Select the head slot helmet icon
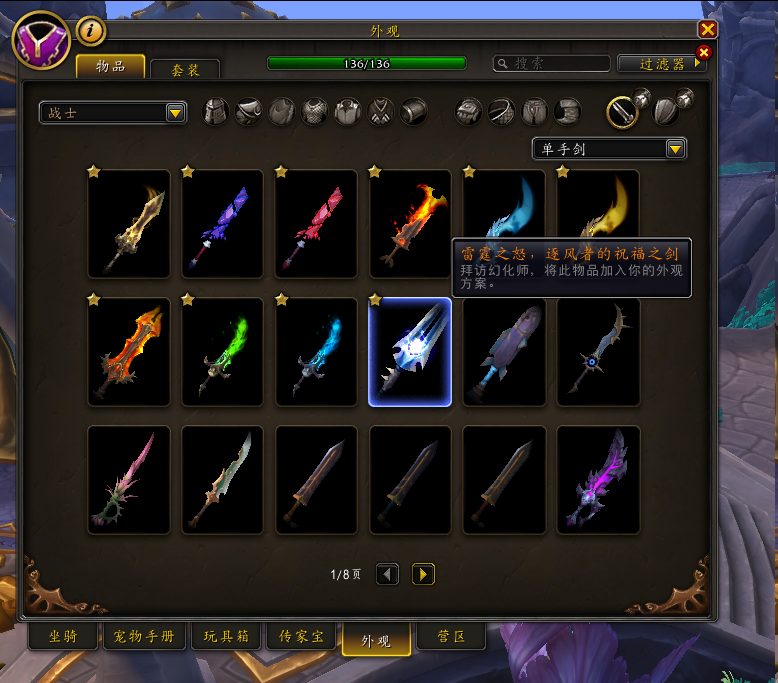 point(216,112)
